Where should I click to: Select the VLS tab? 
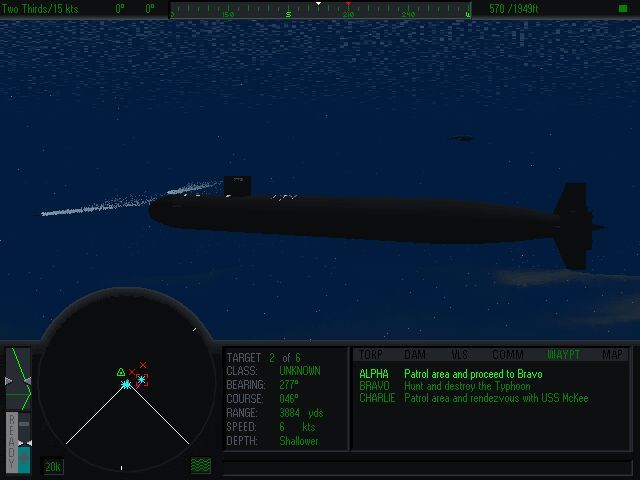coord(460,354)
